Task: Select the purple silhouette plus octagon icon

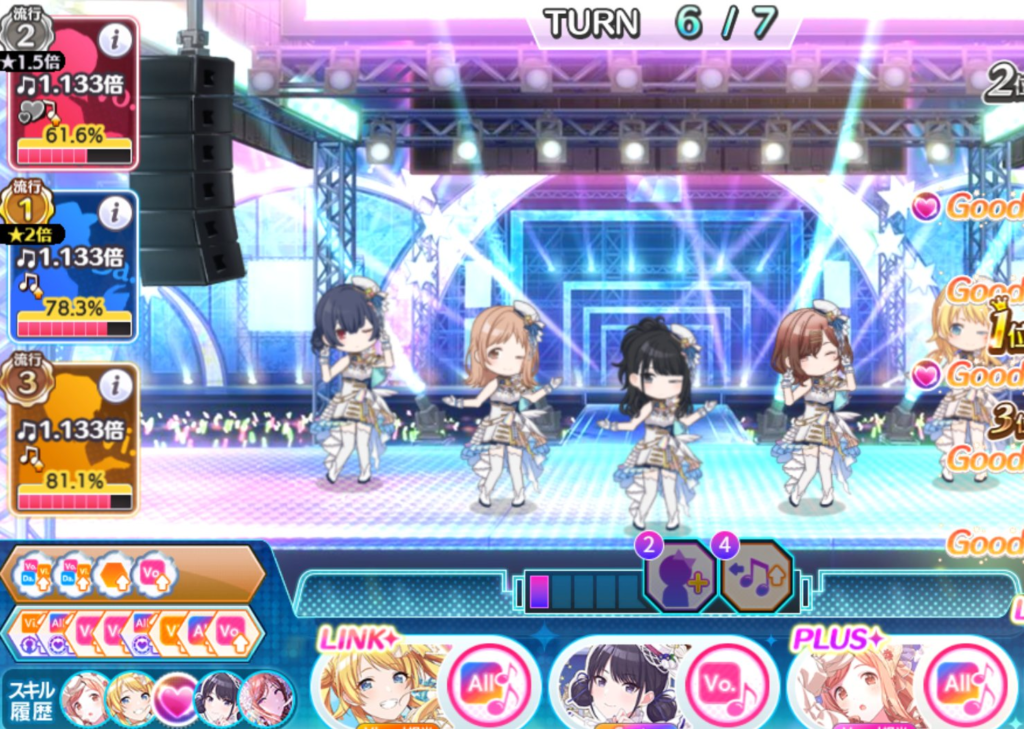Action: [679, 582]
